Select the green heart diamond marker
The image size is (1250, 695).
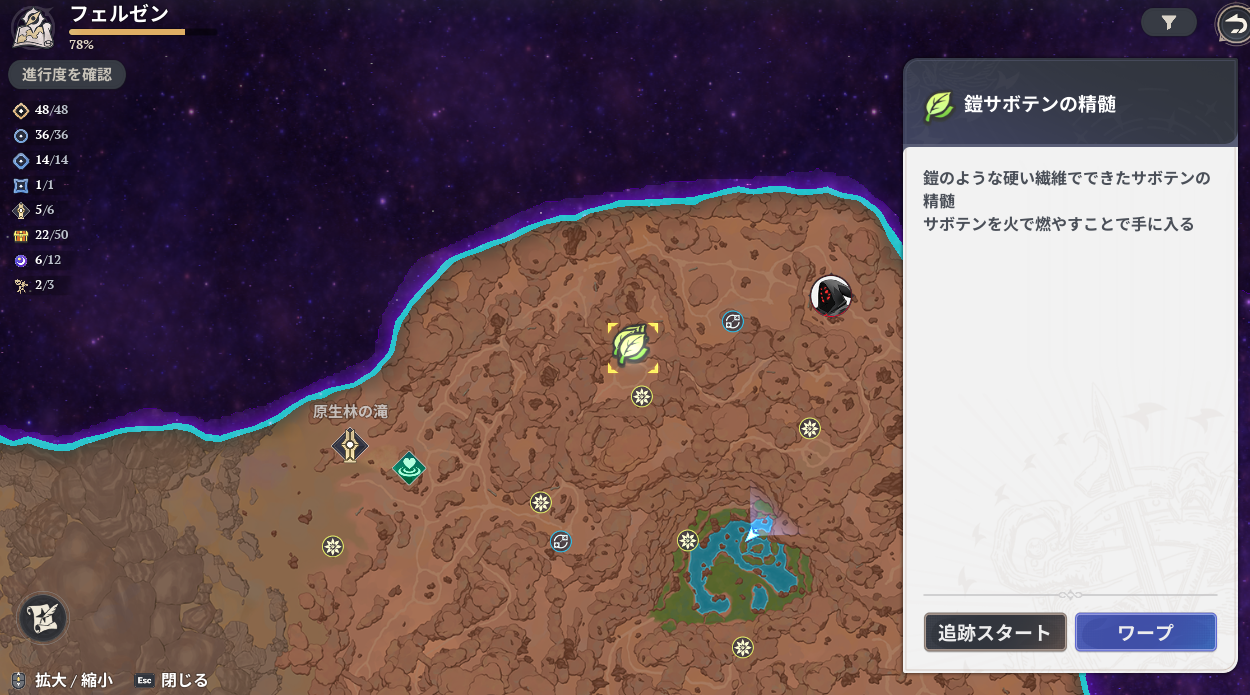[x=409, y=467]
